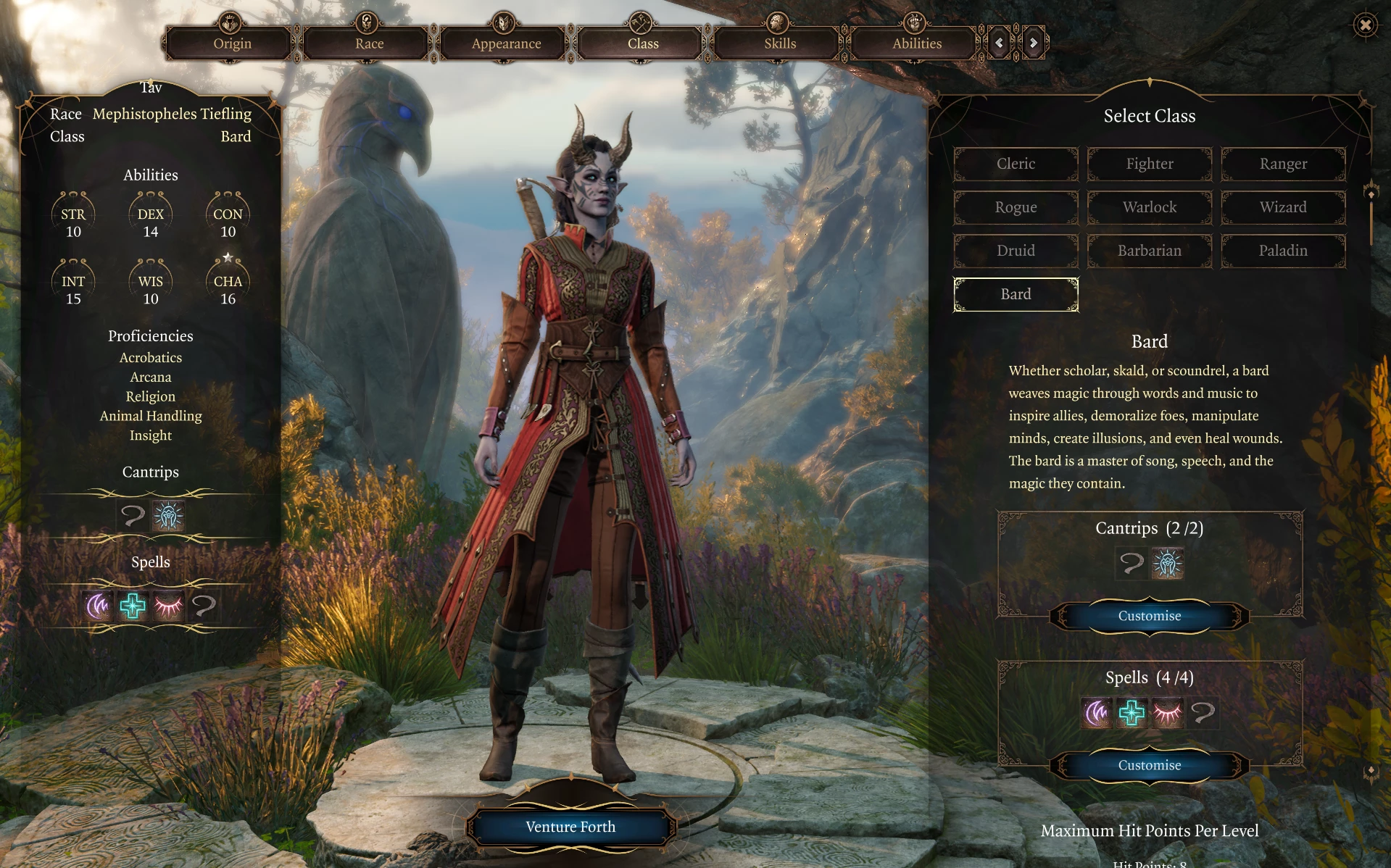Show the Abilities tab

click(x=917, y=43)
